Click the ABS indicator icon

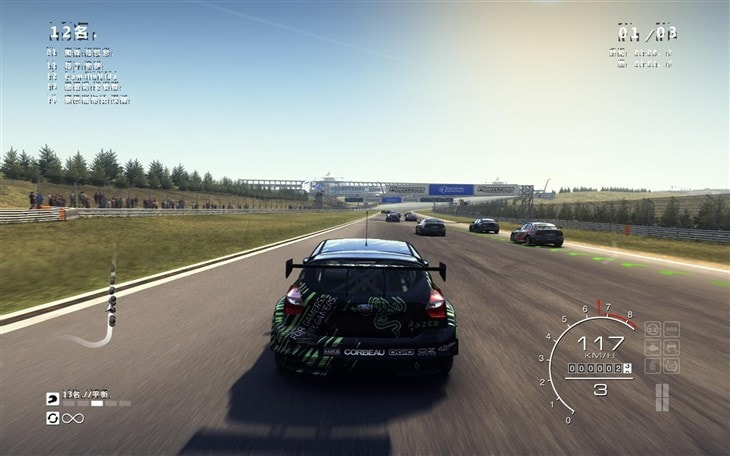click(671, 329)
